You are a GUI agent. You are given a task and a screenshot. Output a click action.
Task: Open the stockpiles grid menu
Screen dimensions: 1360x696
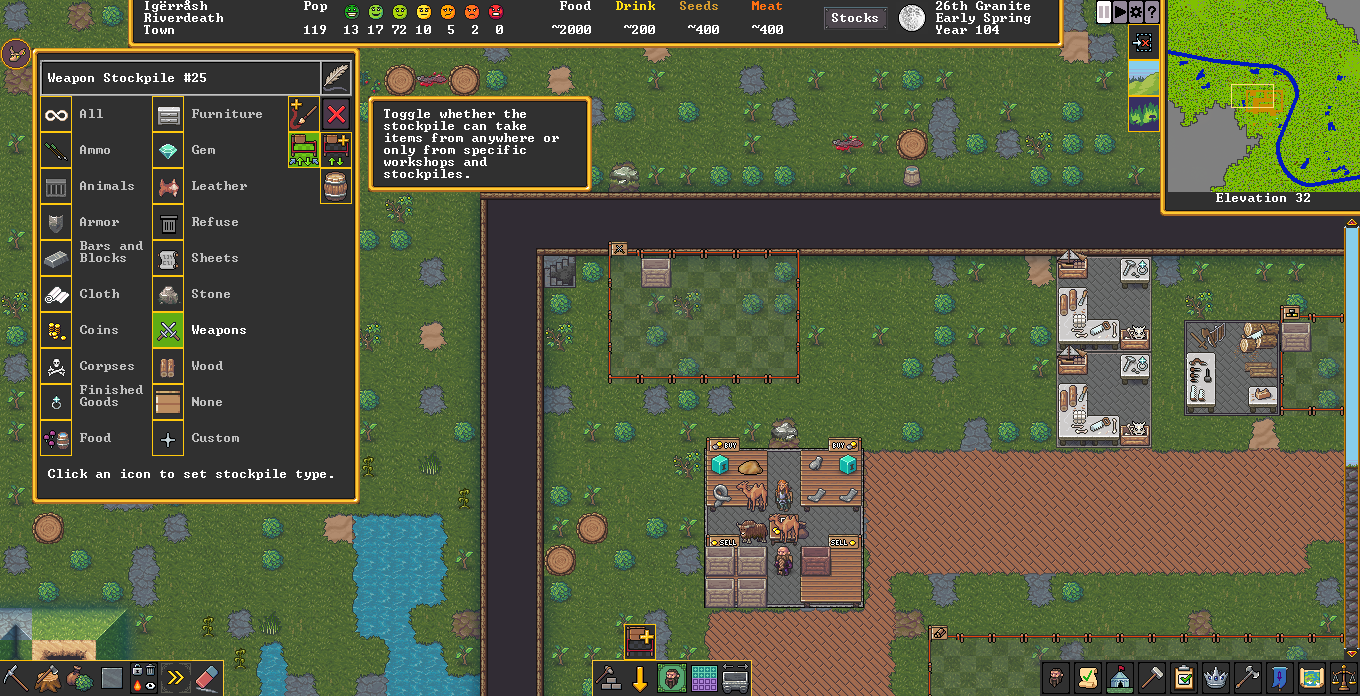704,679
